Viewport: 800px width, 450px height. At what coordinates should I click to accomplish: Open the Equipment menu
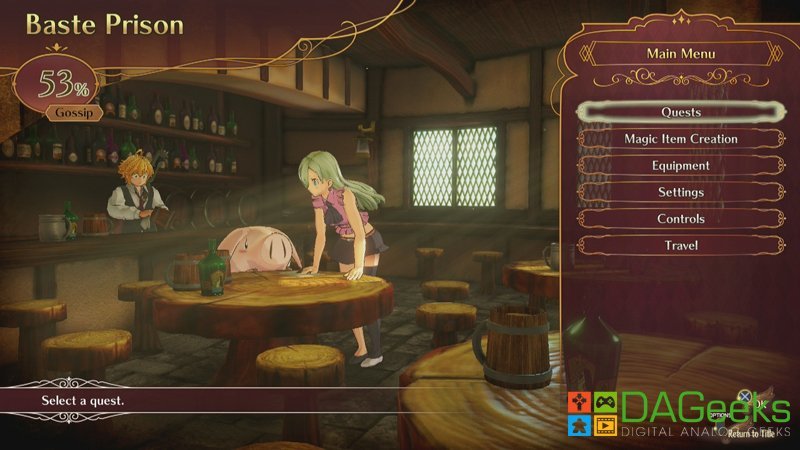[x=680, y=166]
